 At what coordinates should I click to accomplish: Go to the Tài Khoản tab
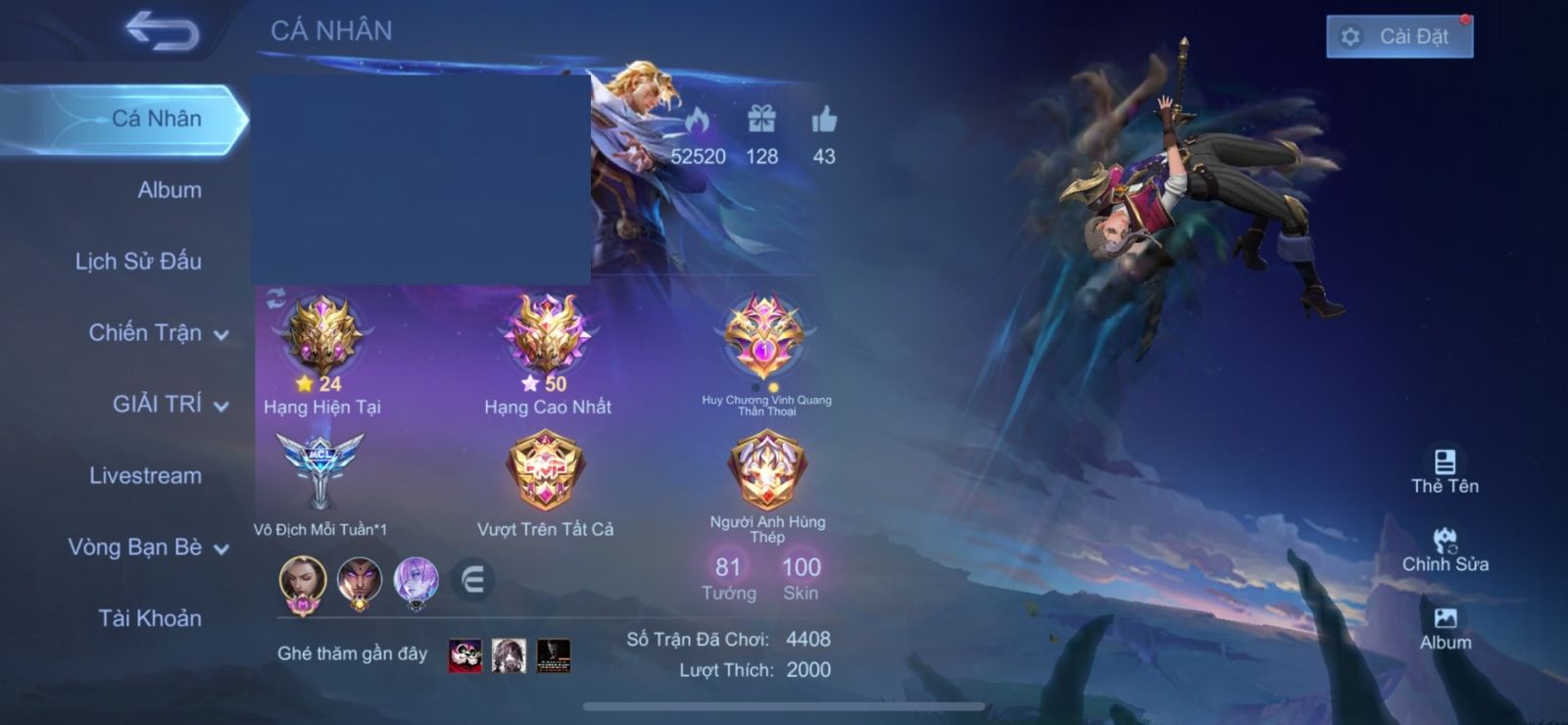click(x=149, y=618)
